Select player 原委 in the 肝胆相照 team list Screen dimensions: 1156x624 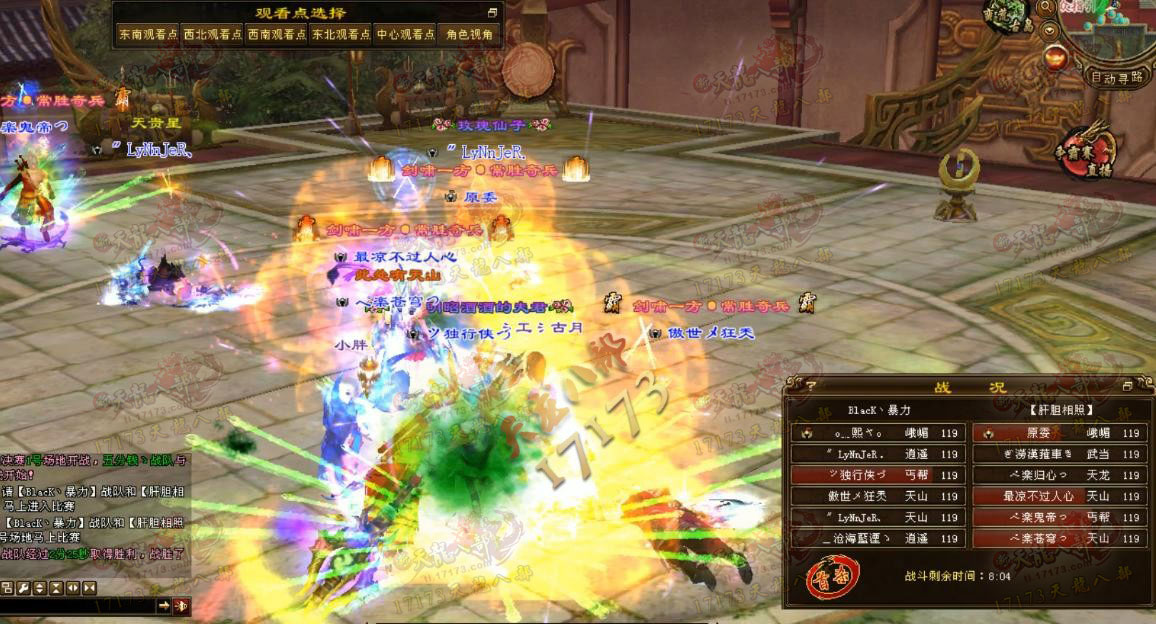click(1059, 434)
